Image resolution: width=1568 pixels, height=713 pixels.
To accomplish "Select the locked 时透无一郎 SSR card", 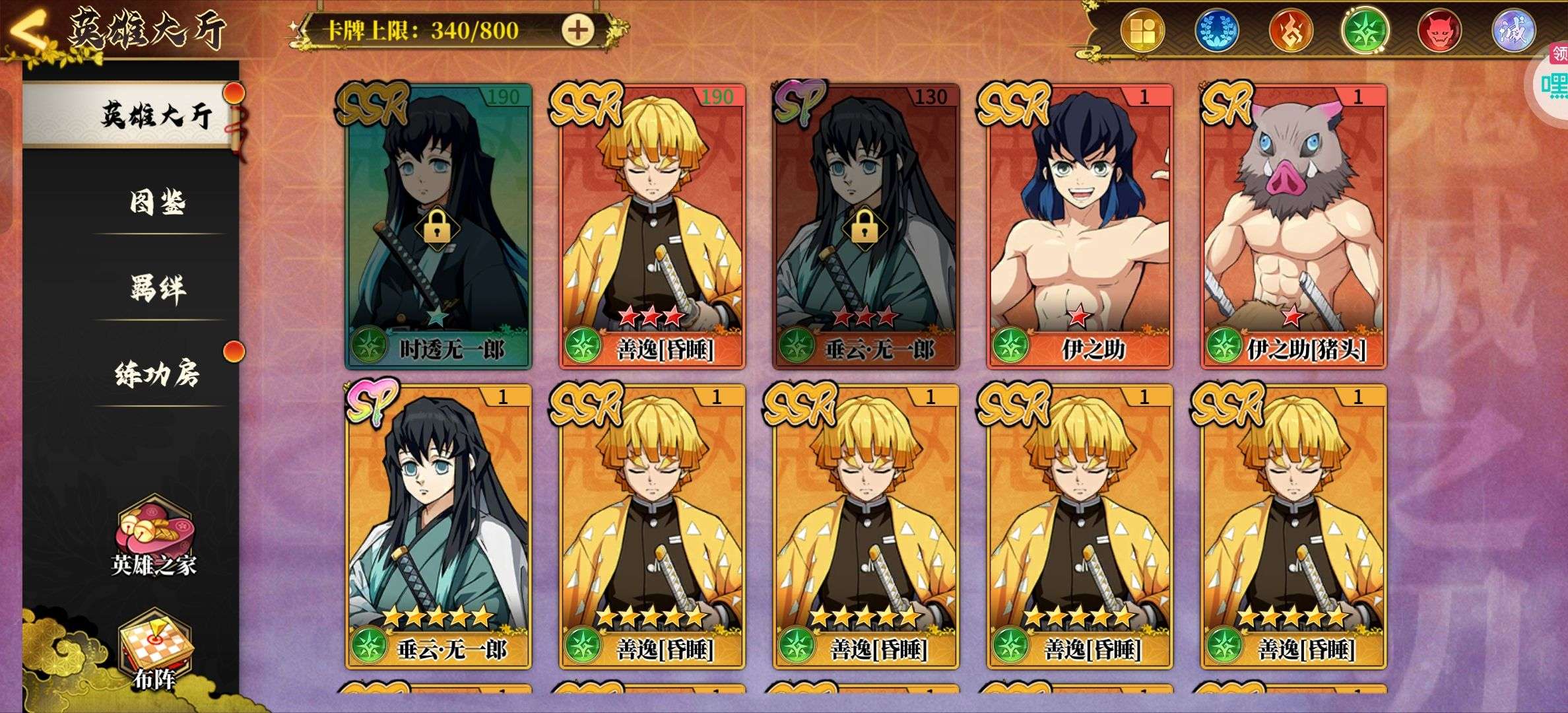I will coord(438,226).
